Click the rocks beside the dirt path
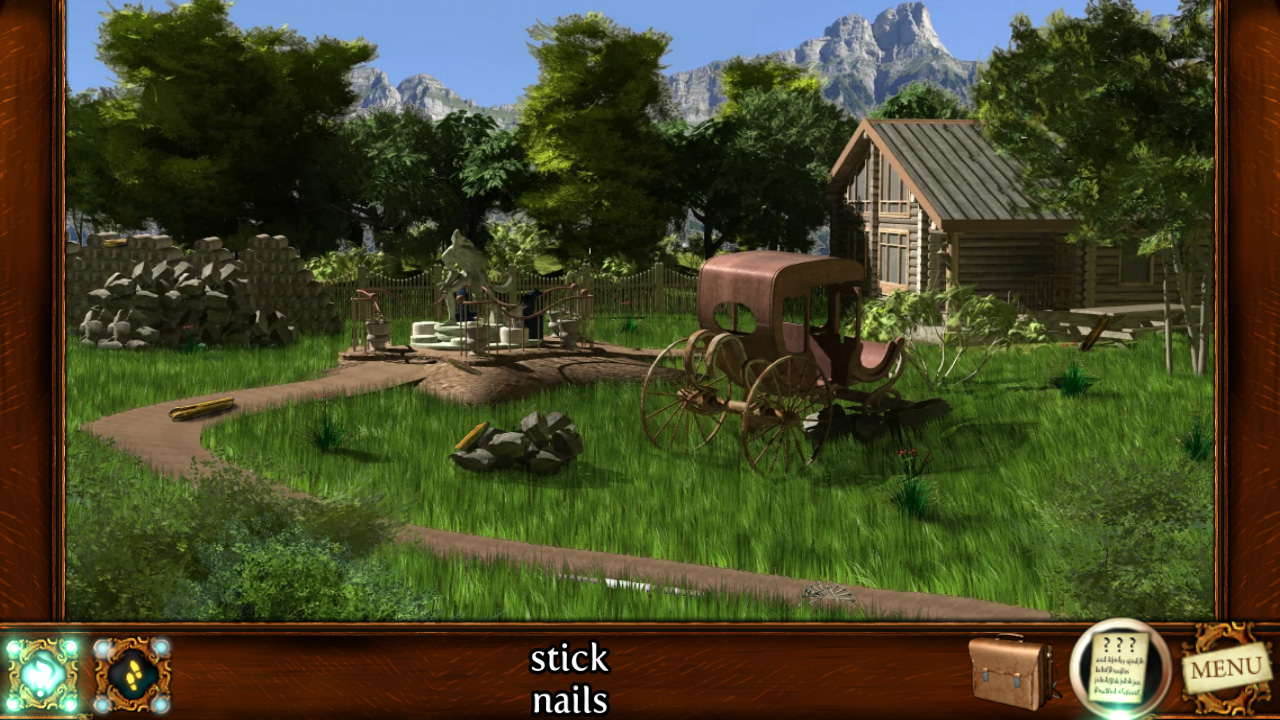 pyautogui.click(x=520, y=445)
